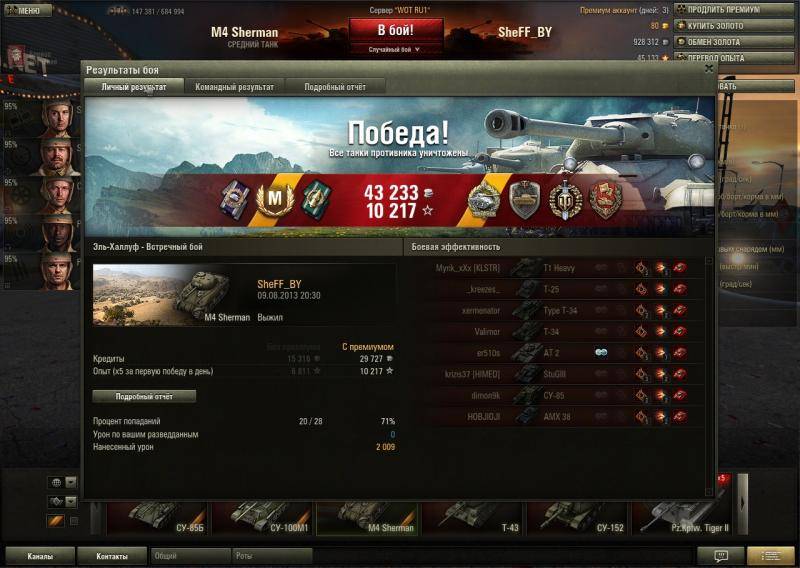Open the Каналы chat channels

pyautogui.click(x=41, y=556)
